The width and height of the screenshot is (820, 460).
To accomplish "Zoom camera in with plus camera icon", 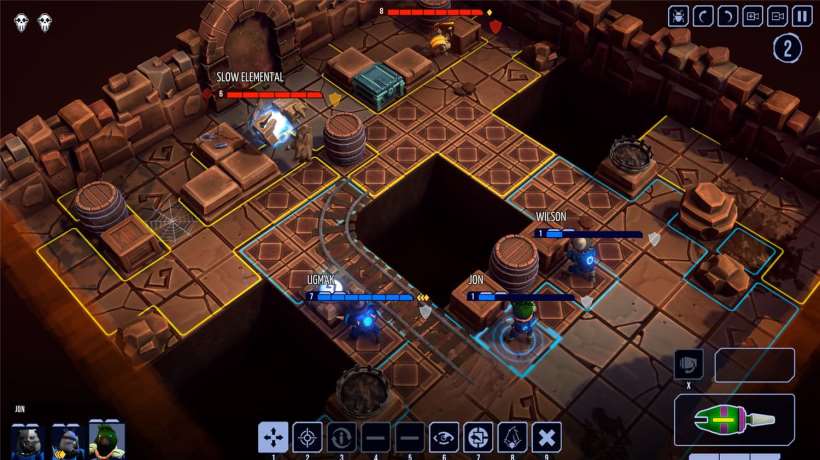I will (753, 16).
